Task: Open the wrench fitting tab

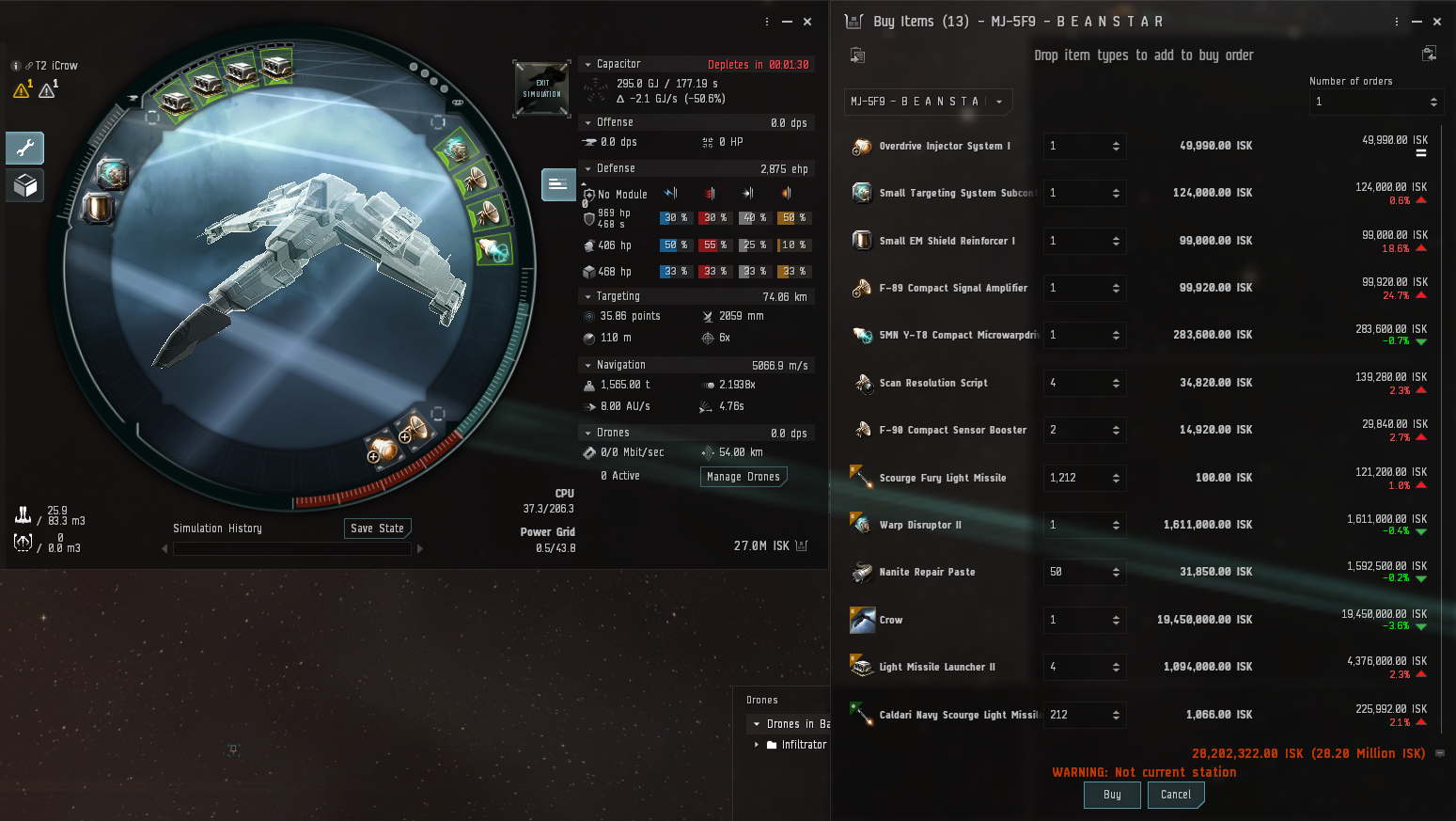Action: (25, 148)
